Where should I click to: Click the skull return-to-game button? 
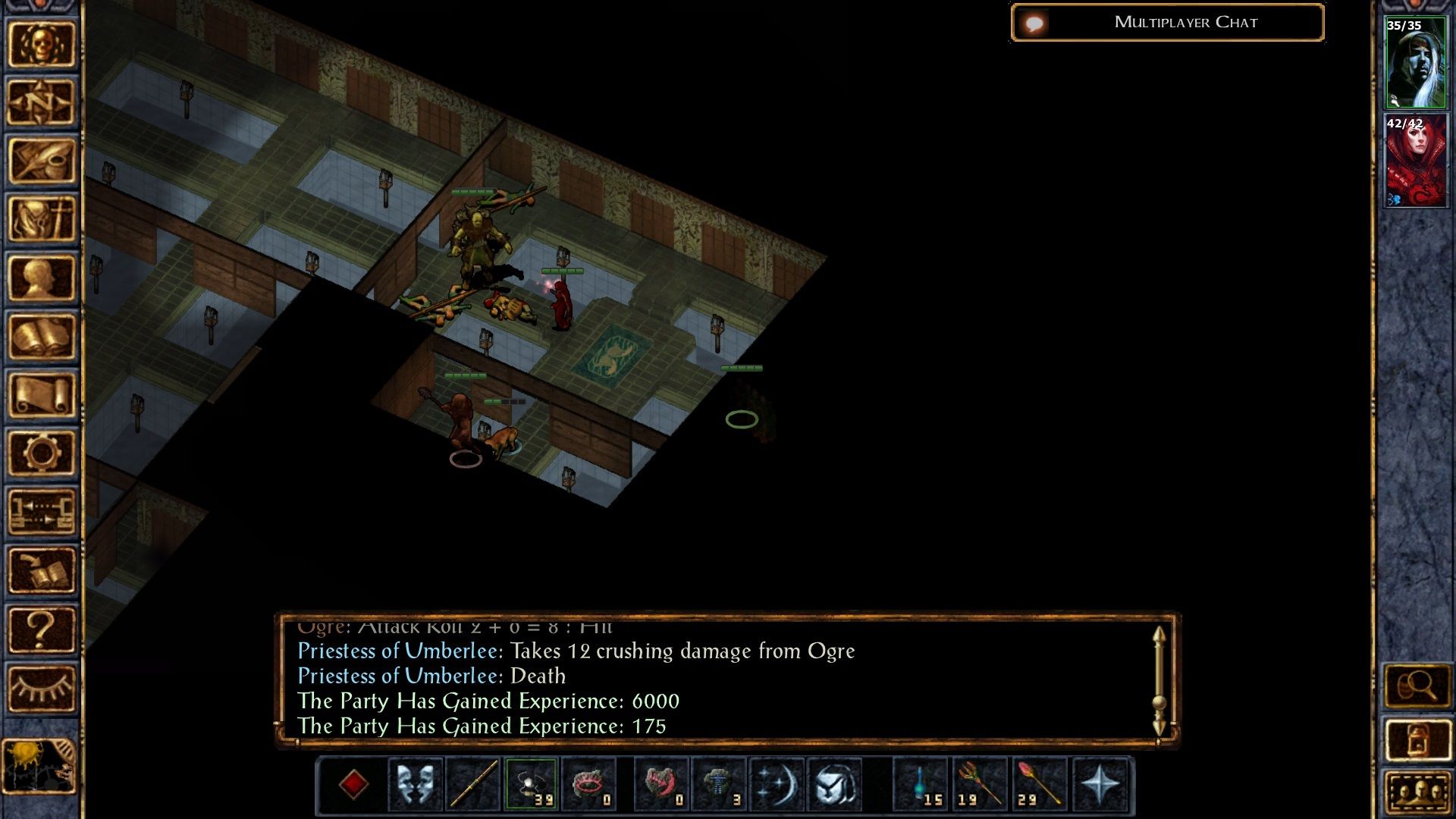[x=42, y=44]
